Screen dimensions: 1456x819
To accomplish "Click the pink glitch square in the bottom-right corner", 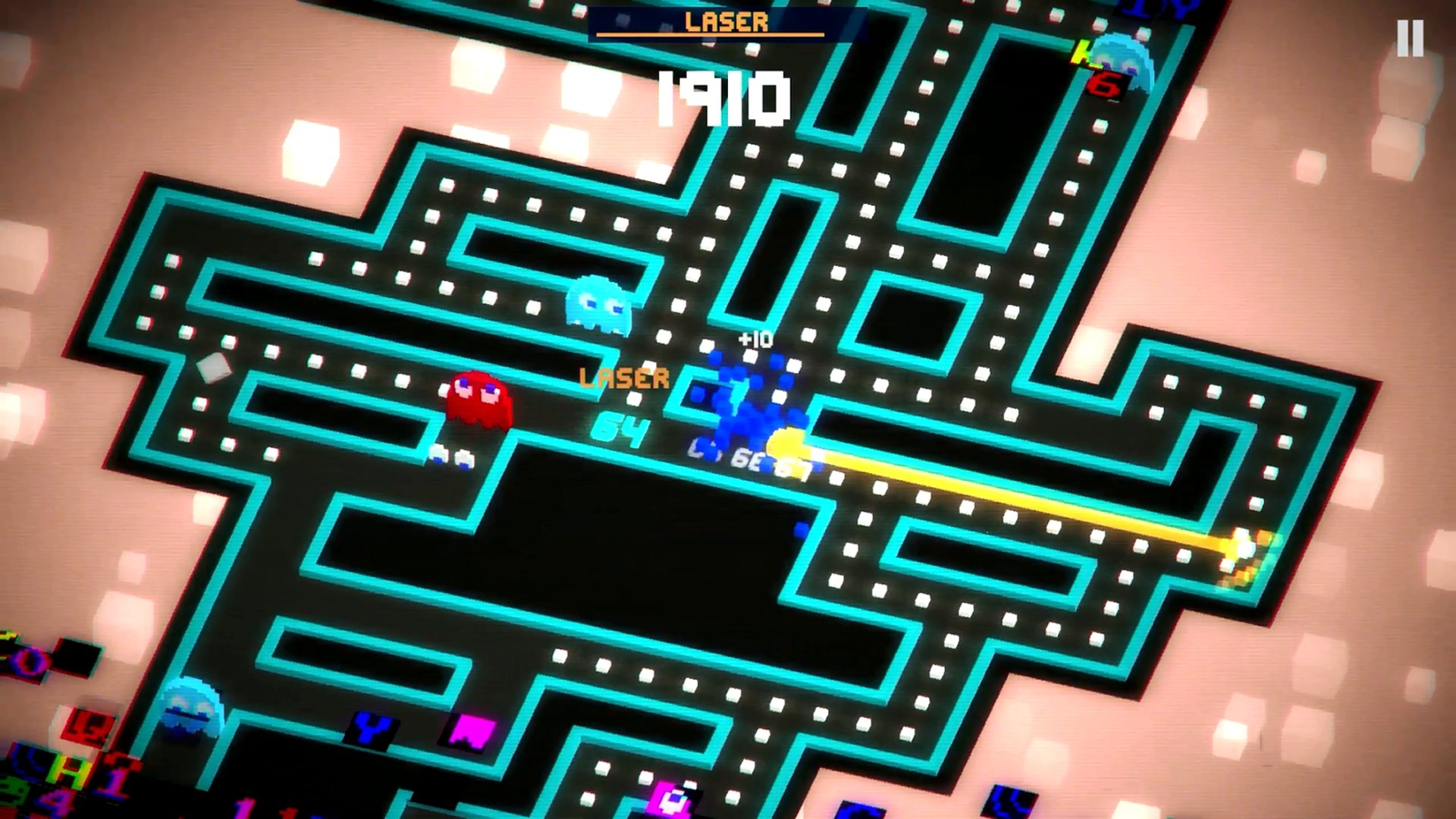I will [x=668, y=799].
